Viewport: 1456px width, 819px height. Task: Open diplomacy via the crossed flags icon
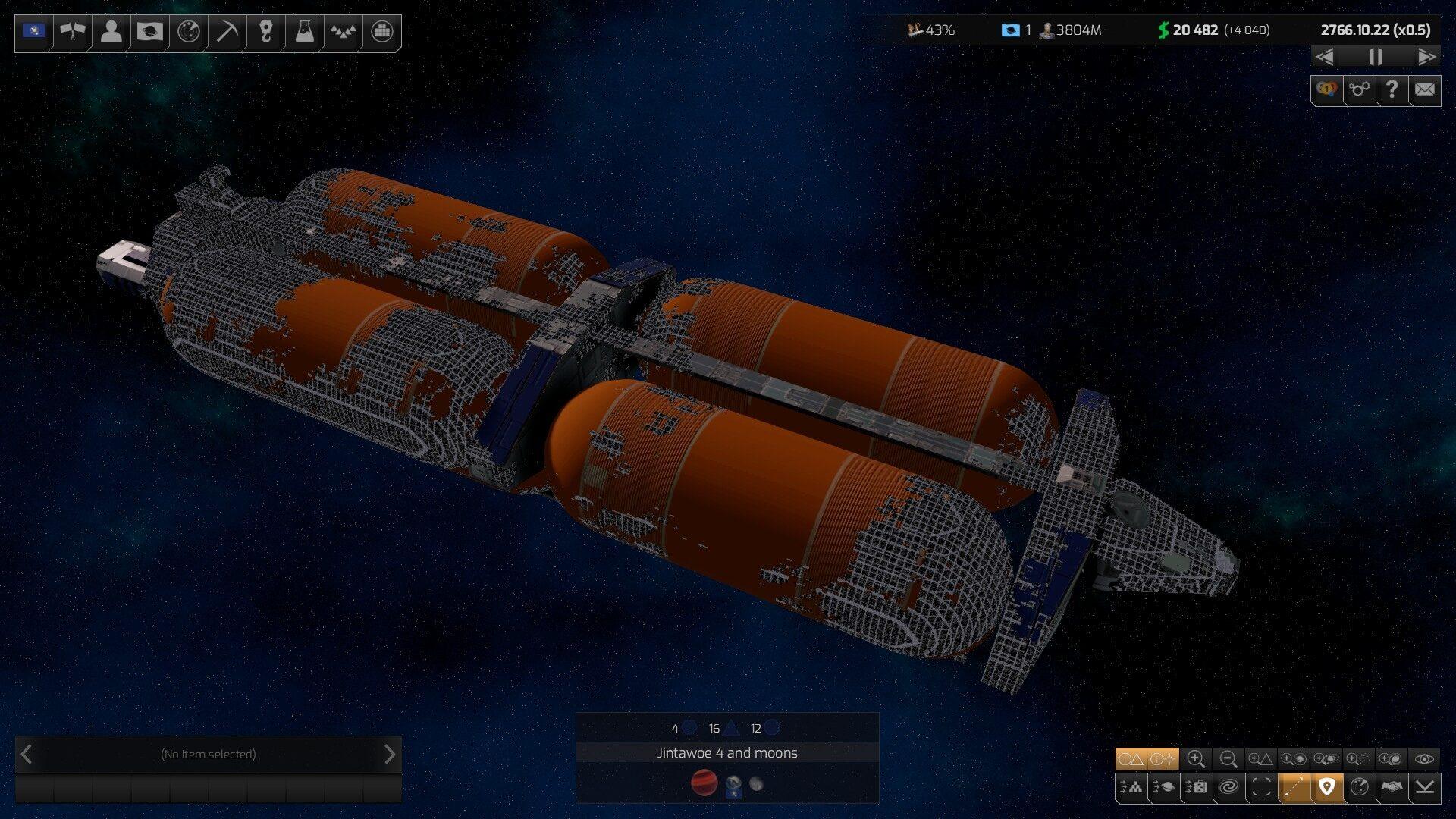(73, 32)
